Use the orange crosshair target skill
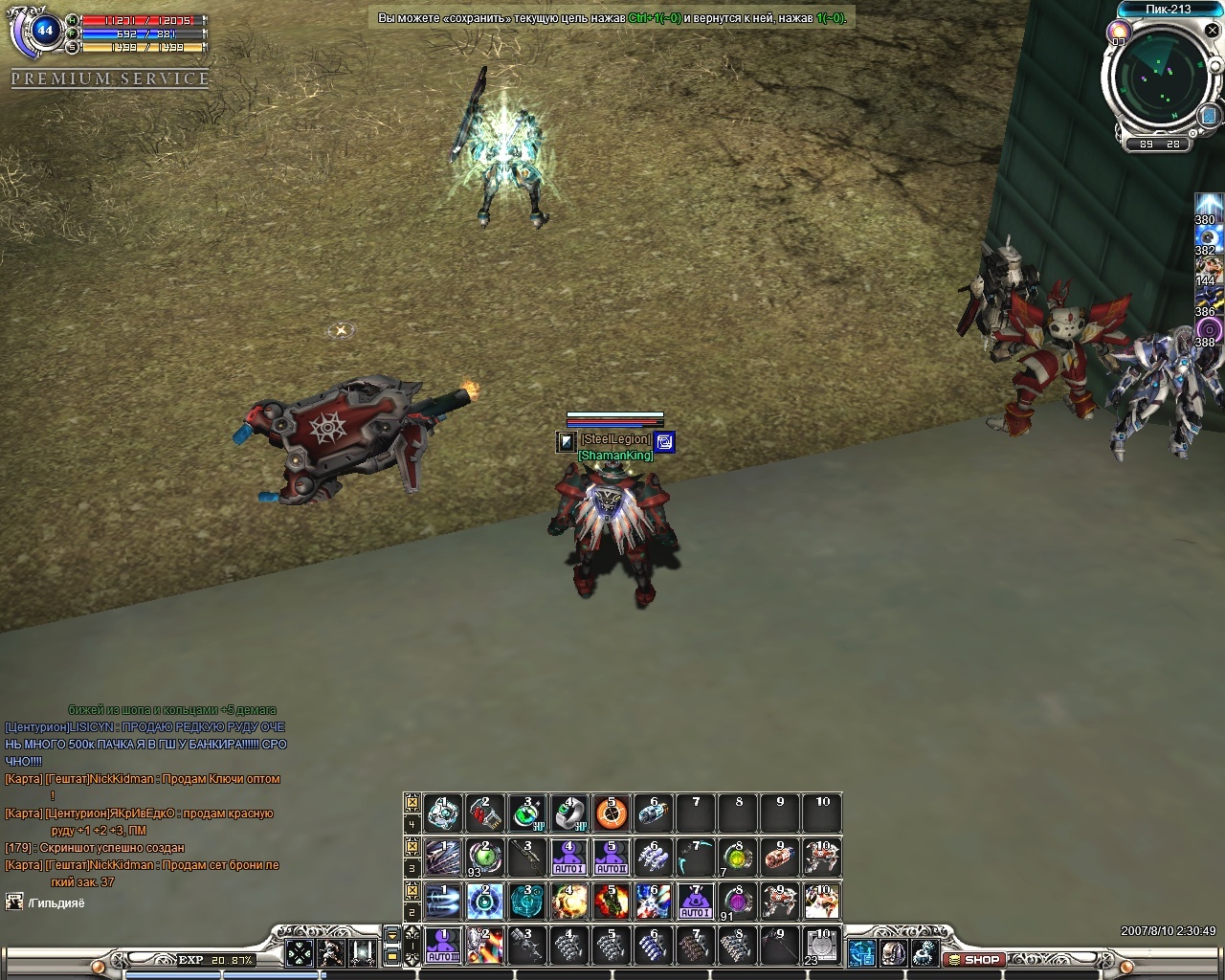 [612, 813]
